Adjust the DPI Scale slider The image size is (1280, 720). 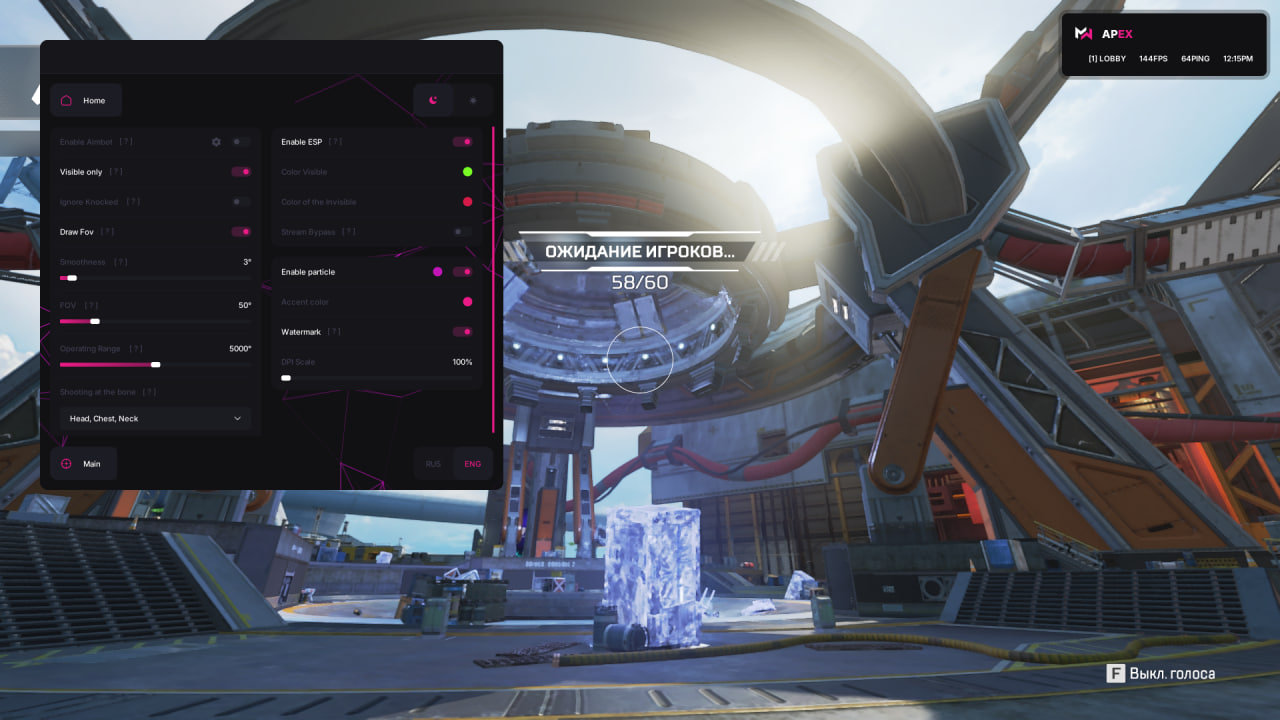coord(377,378)
